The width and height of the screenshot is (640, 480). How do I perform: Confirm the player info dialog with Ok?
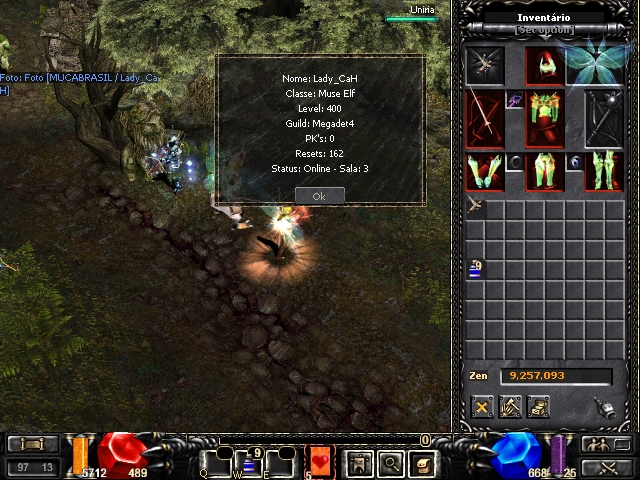pos(319,196)
